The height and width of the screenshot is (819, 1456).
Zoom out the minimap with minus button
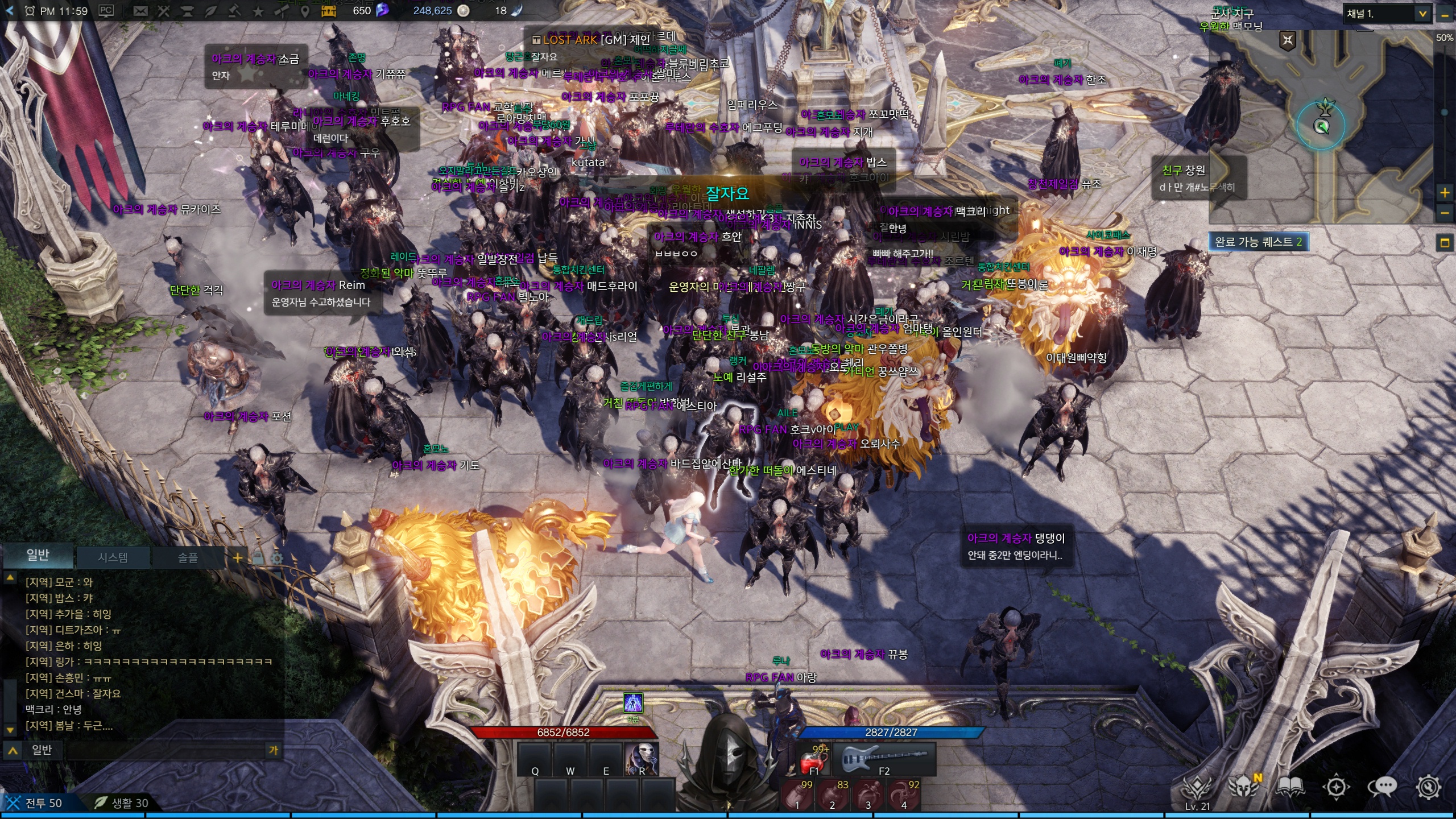[x=1445, y=213]
